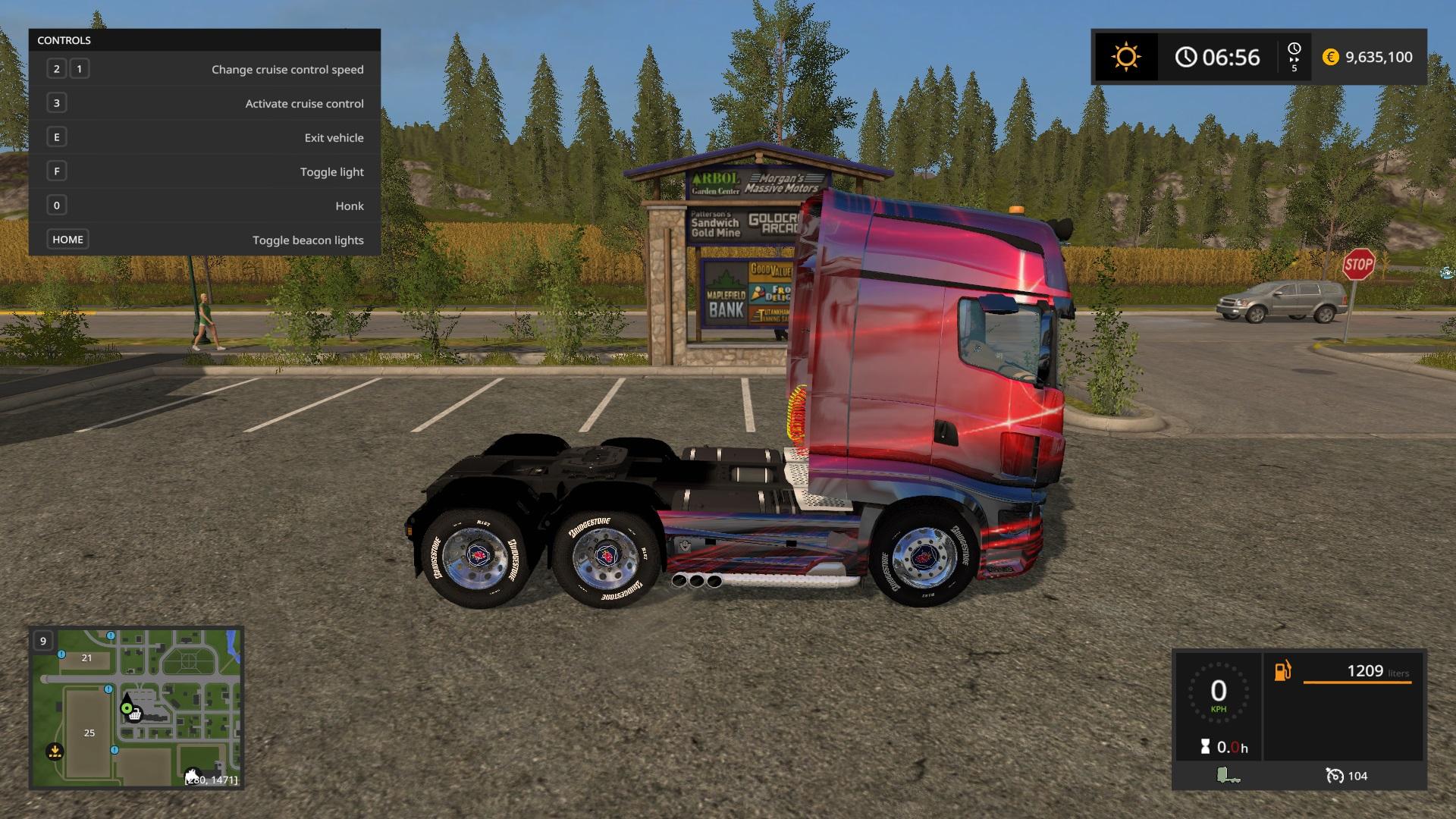Select the truck vehicle schema icon
Image resolution: width=1456 pixels, height=819 pixels.
tap(1228, 775)
